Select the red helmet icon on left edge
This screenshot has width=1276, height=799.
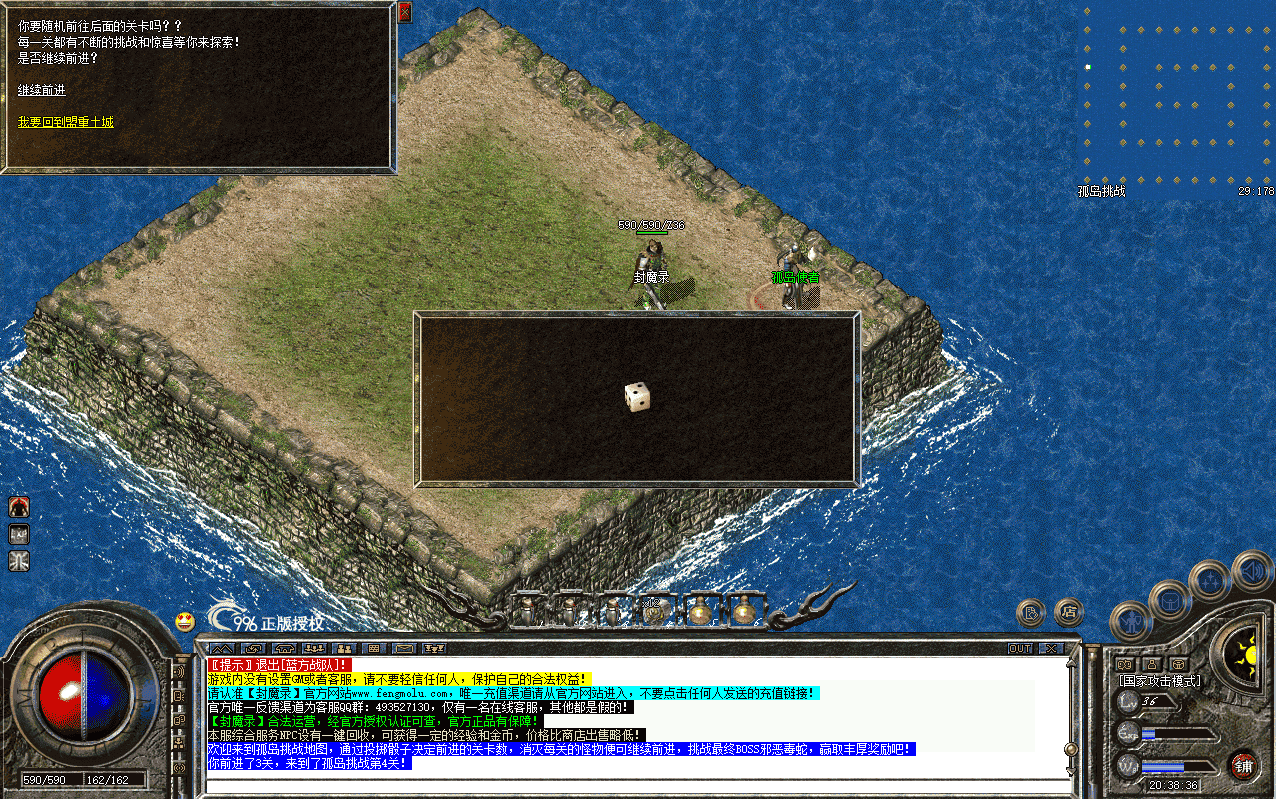[19, 507]
